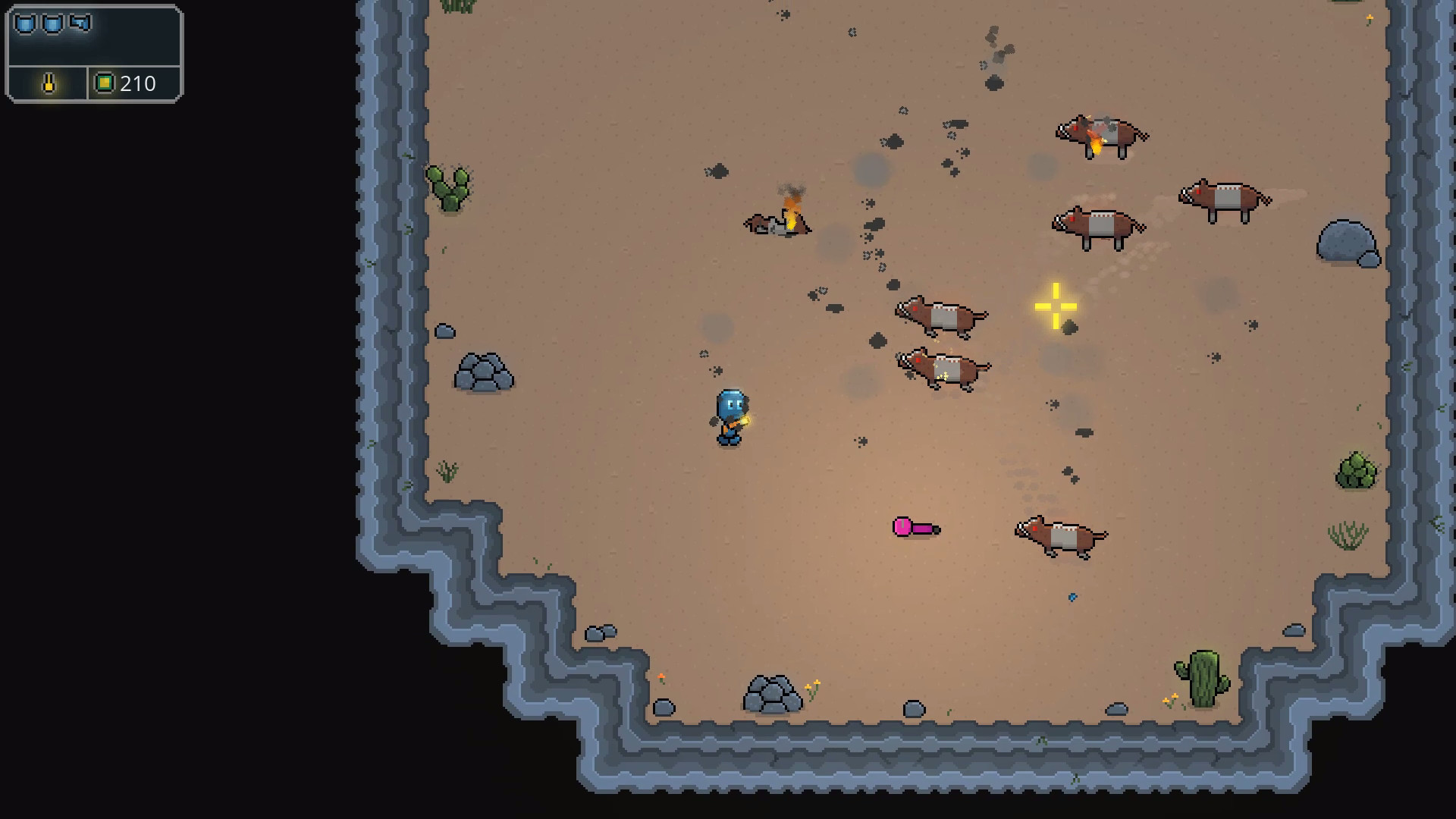Click the tall cactus at the bottom right
1456x819 pixels.
1204,675
